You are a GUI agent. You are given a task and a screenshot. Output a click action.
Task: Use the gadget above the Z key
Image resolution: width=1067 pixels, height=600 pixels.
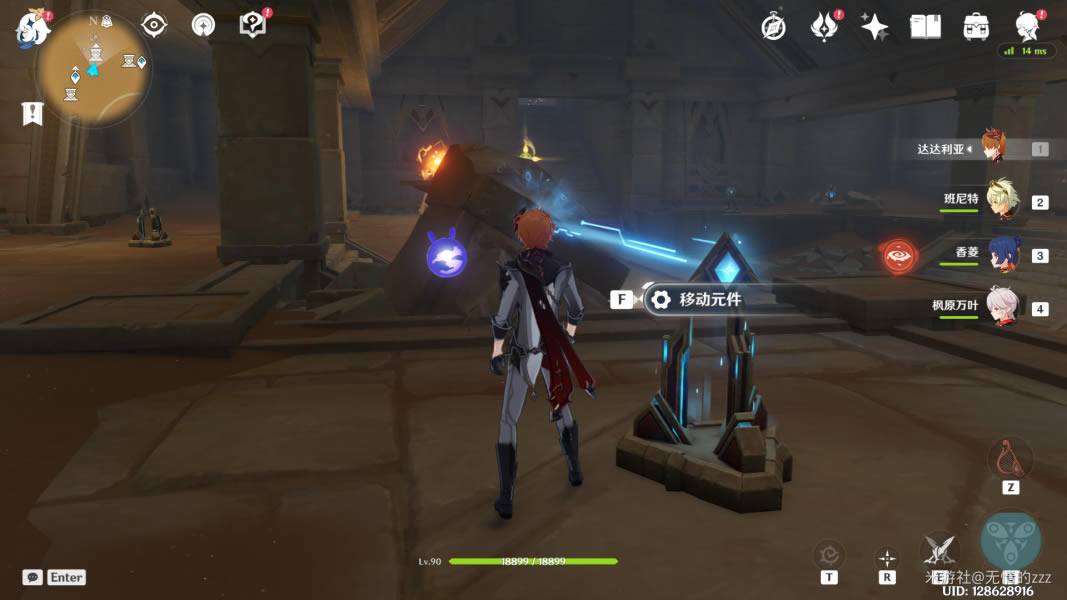(1010, 459)
